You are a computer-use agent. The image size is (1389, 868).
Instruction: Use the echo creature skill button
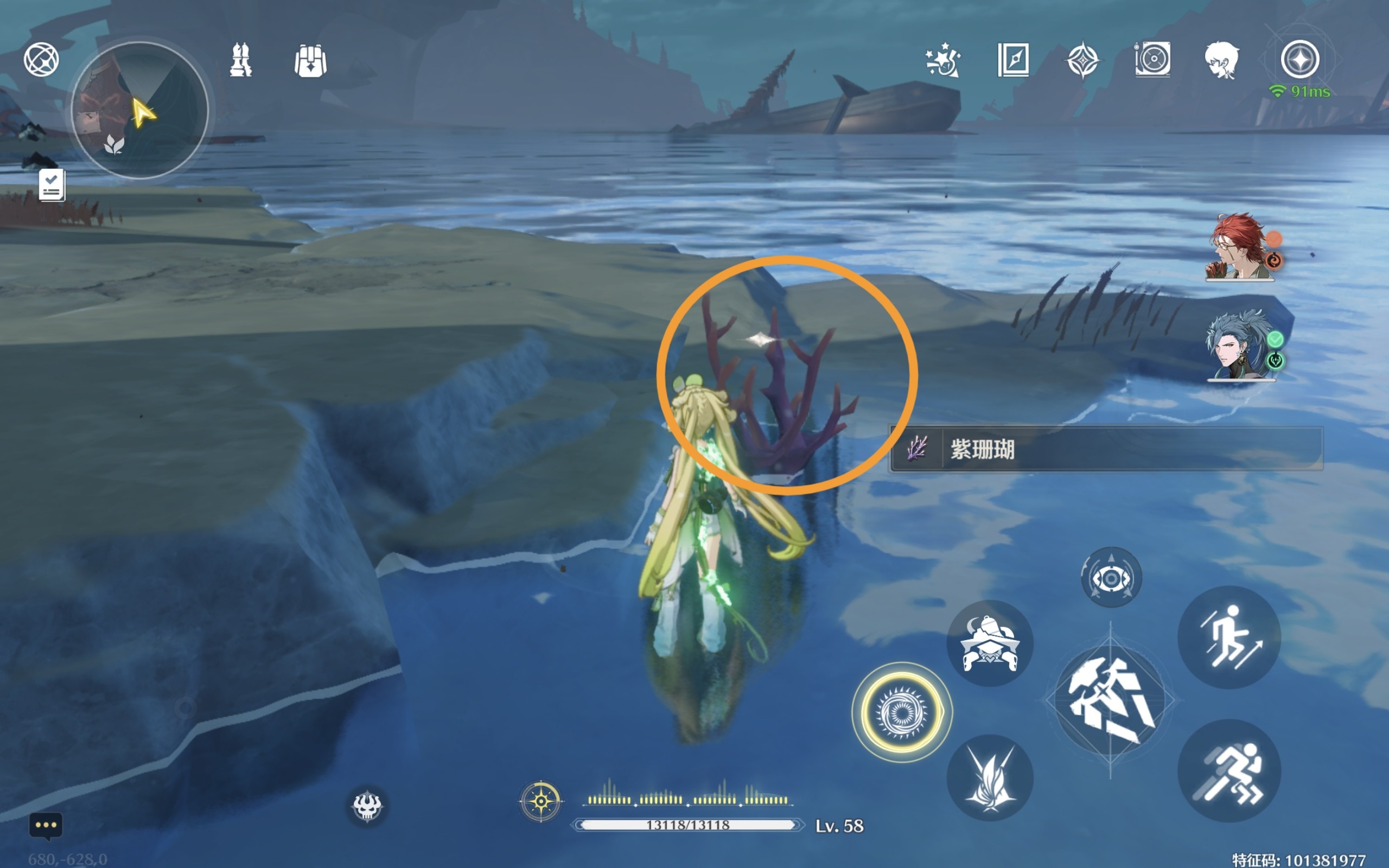tap(990, 643)
